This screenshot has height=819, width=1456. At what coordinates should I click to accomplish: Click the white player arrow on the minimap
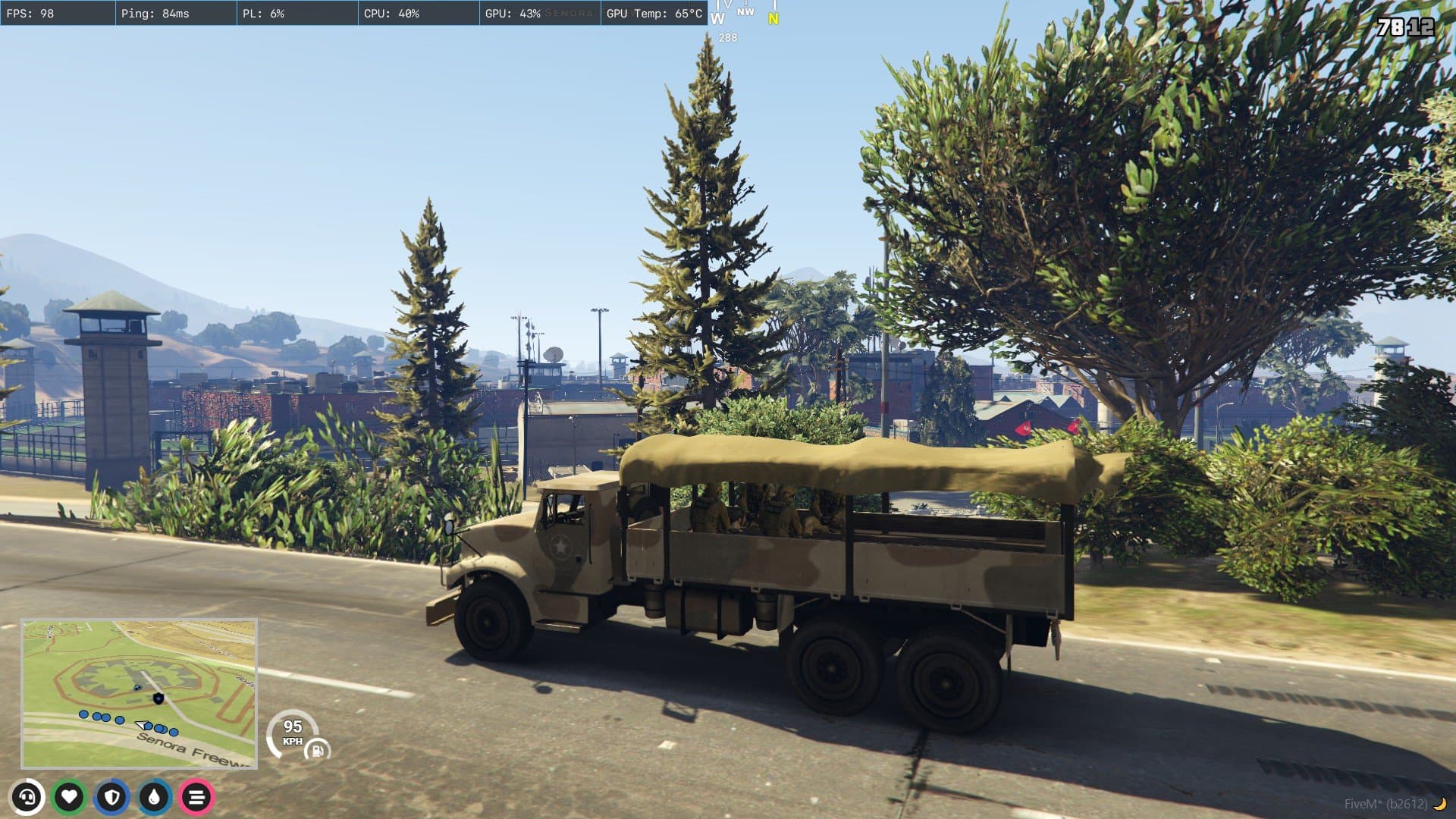point(141,726)
